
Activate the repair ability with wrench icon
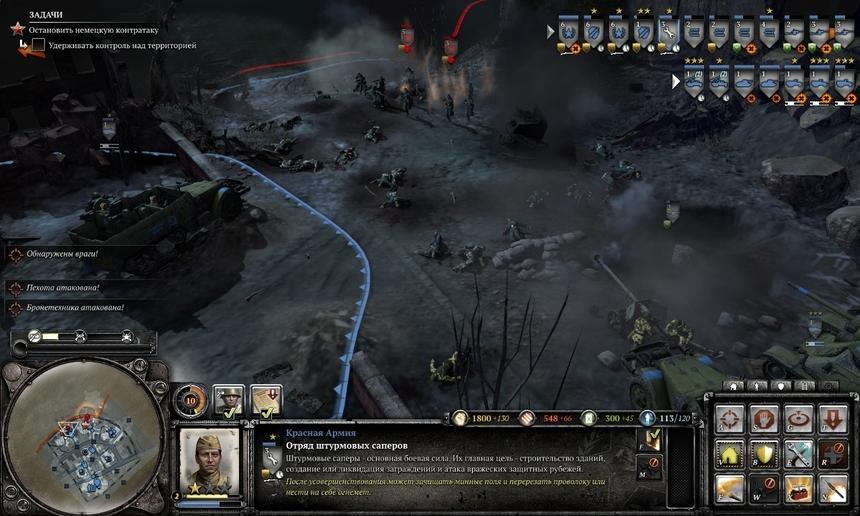pyautogui.click(x=798, y=454)
